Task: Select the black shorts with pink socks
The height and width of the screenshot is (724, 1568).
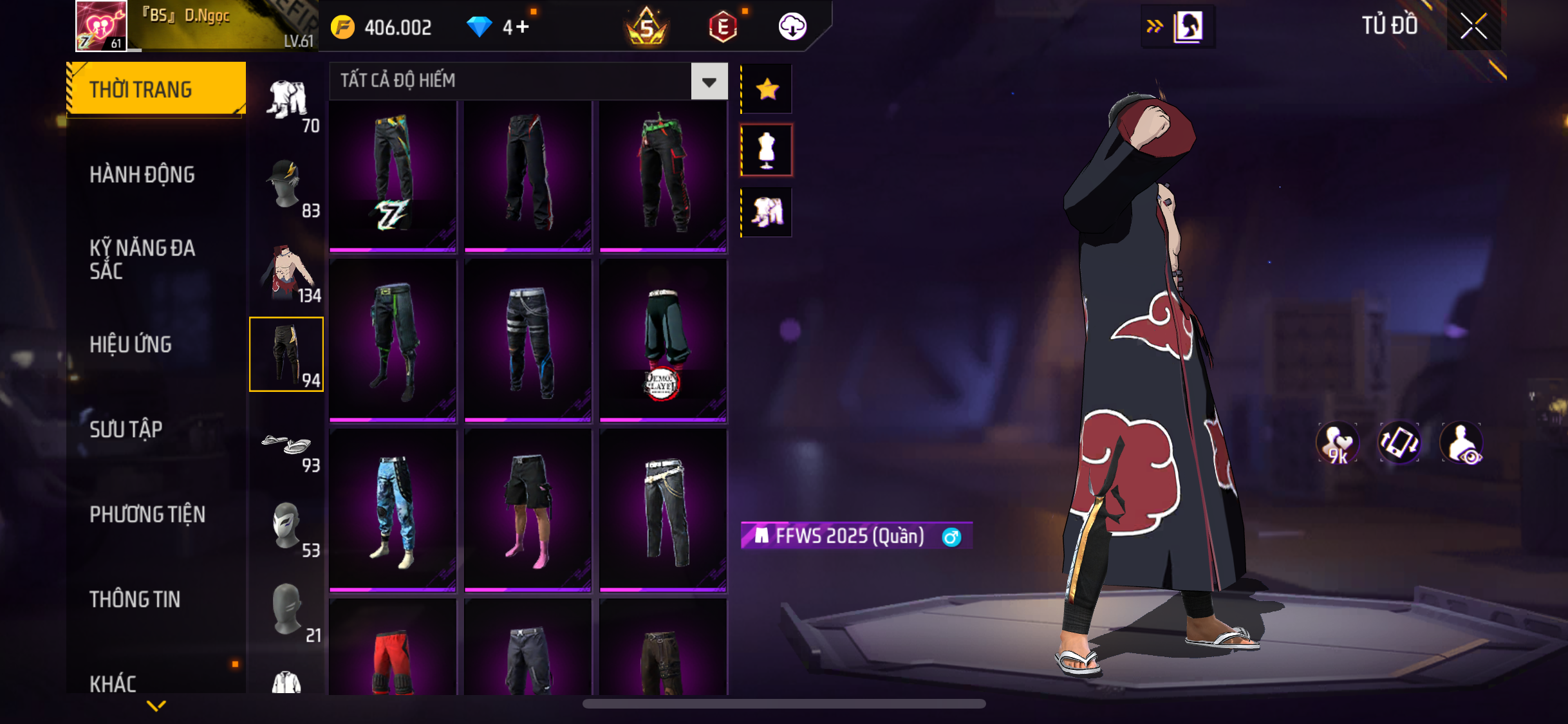Action: (x=528, y=510)
